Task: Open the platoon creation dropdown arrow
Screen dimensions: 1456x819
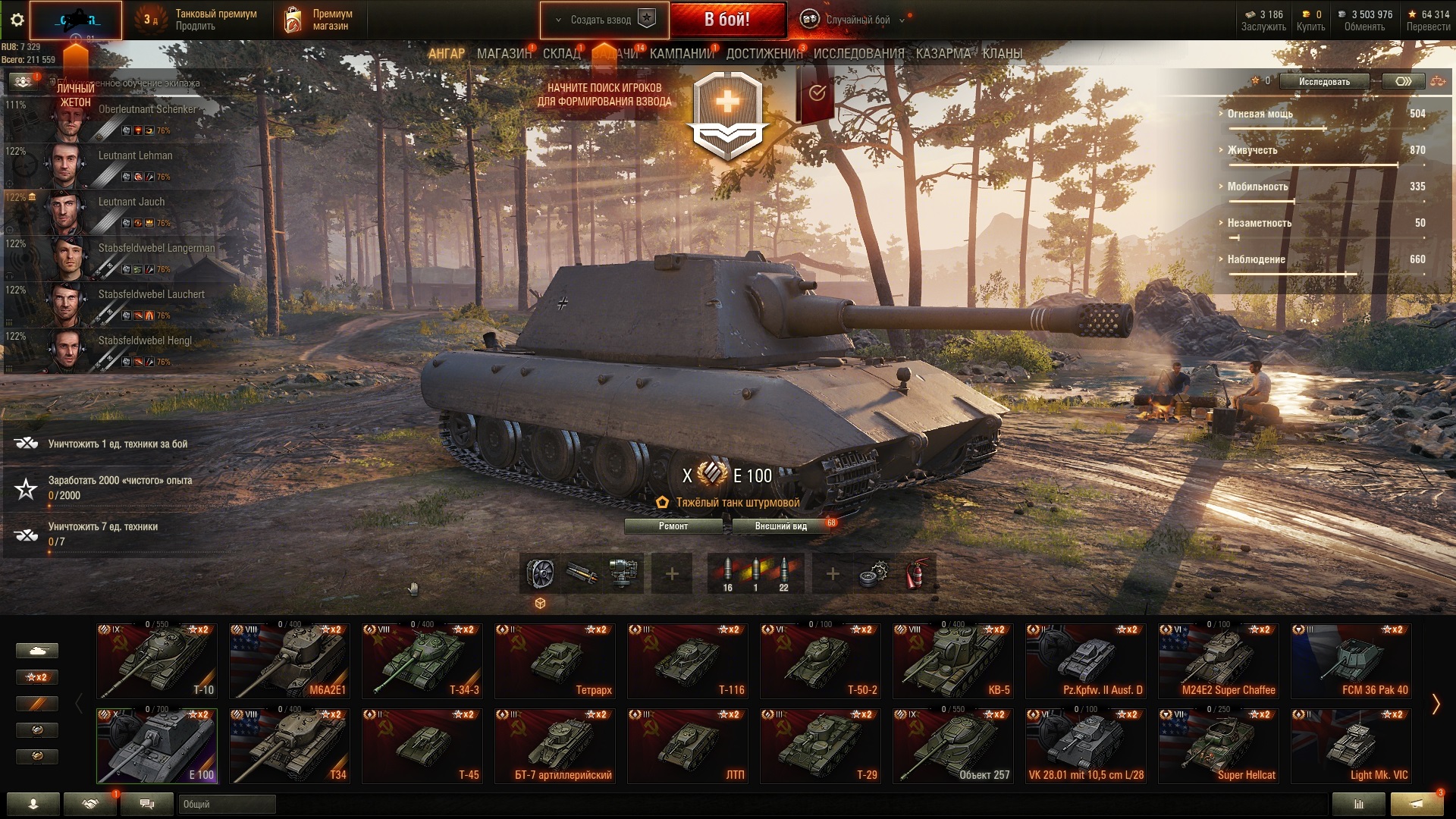Action: (558, 20)
